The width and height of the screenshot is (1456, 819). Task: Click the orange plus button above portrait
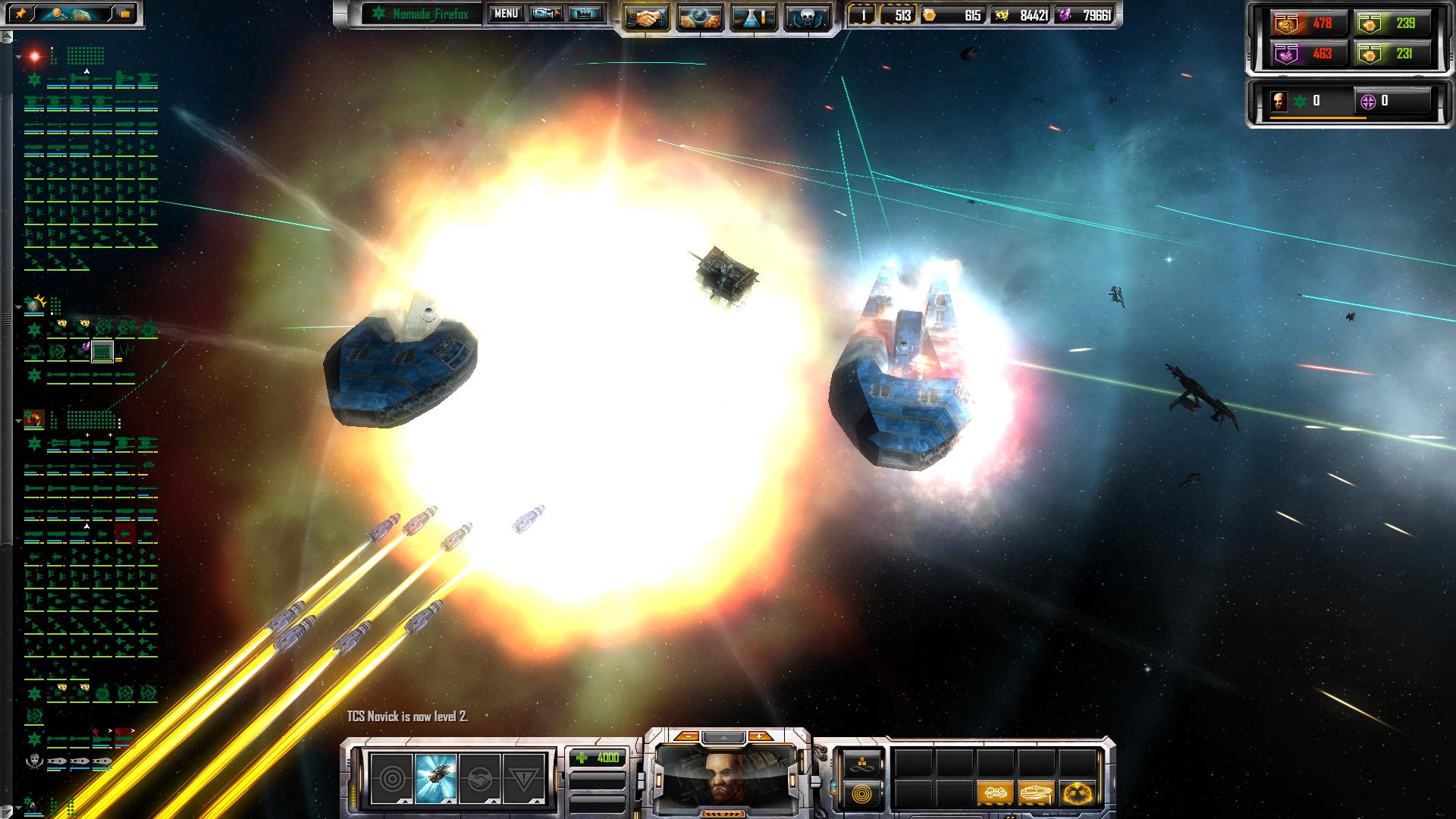pyautogui.click(x=759, y=736)
